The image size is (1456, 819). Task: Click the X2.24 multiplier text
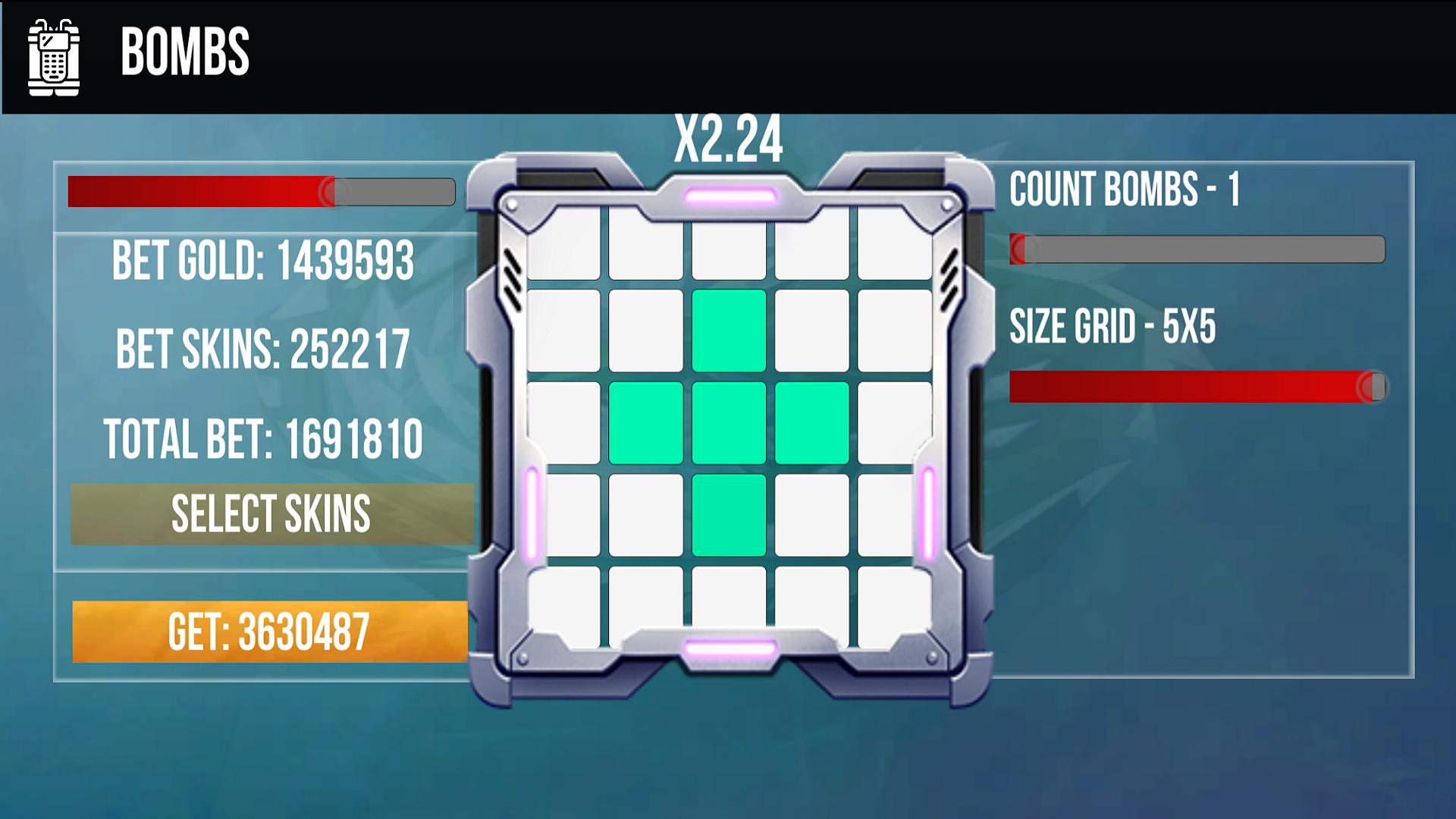tap(728, 139)
